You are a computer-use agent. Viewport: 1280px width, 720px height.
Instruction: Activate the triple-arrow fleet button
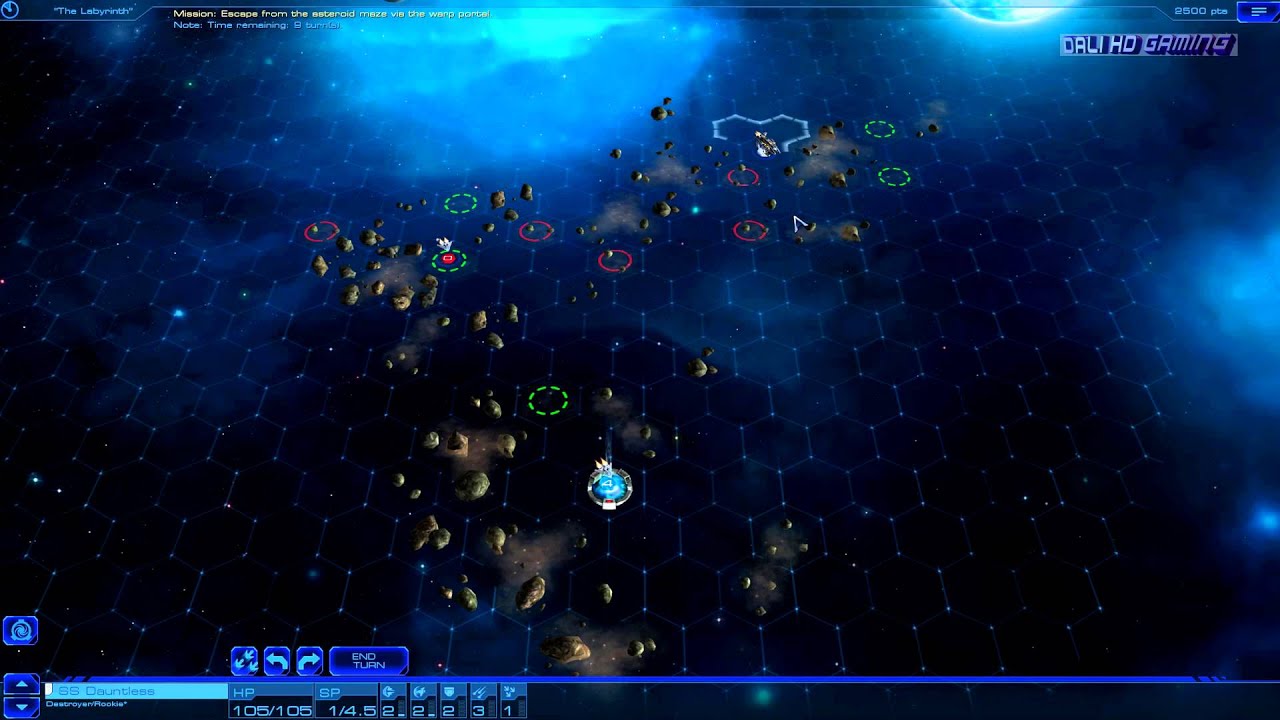tap(245, 661)
